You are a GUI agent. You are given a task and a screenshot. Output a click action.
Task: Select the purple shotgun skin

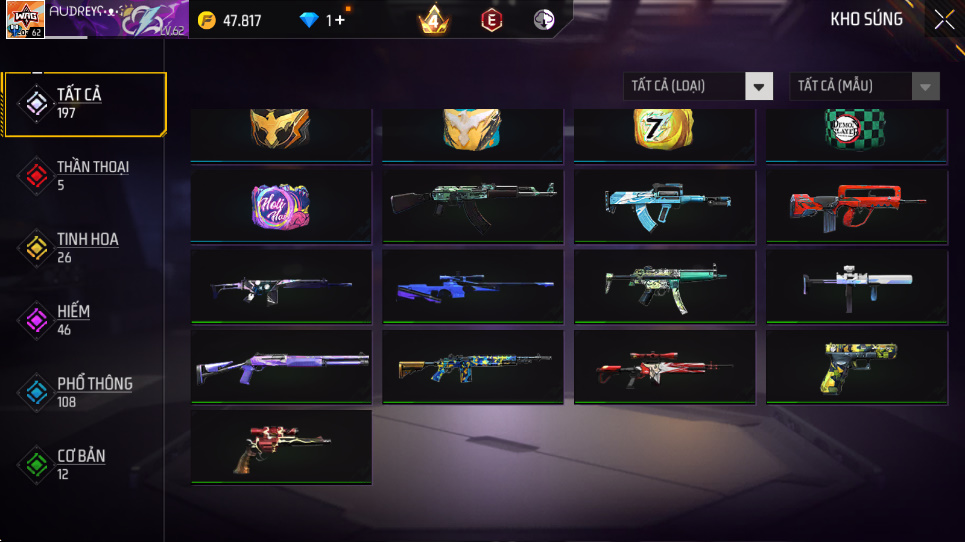(x=280, y=366)
